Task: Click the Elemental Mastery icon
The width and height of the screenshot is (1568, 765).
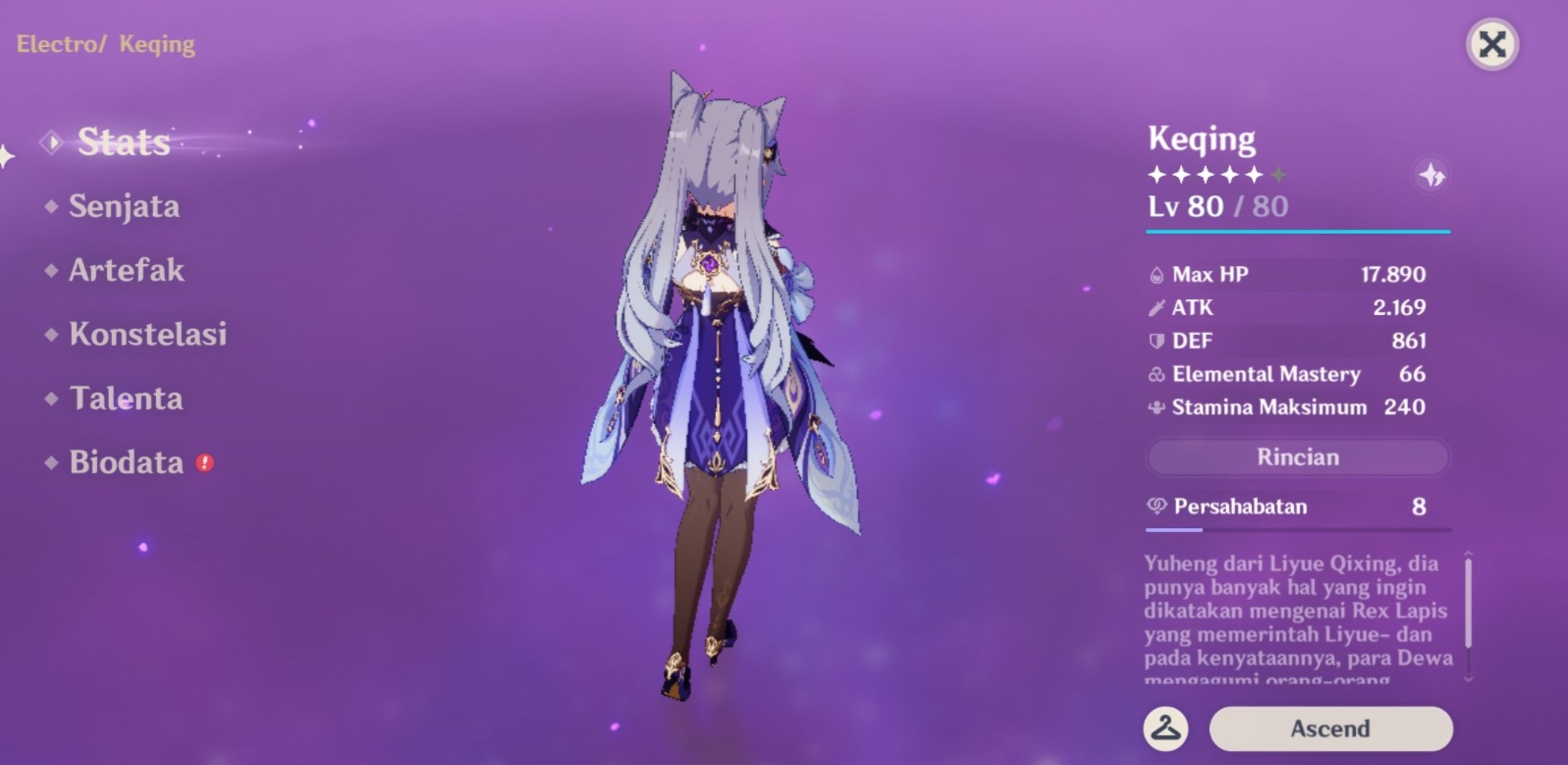Action: (x=1159, y=374)
